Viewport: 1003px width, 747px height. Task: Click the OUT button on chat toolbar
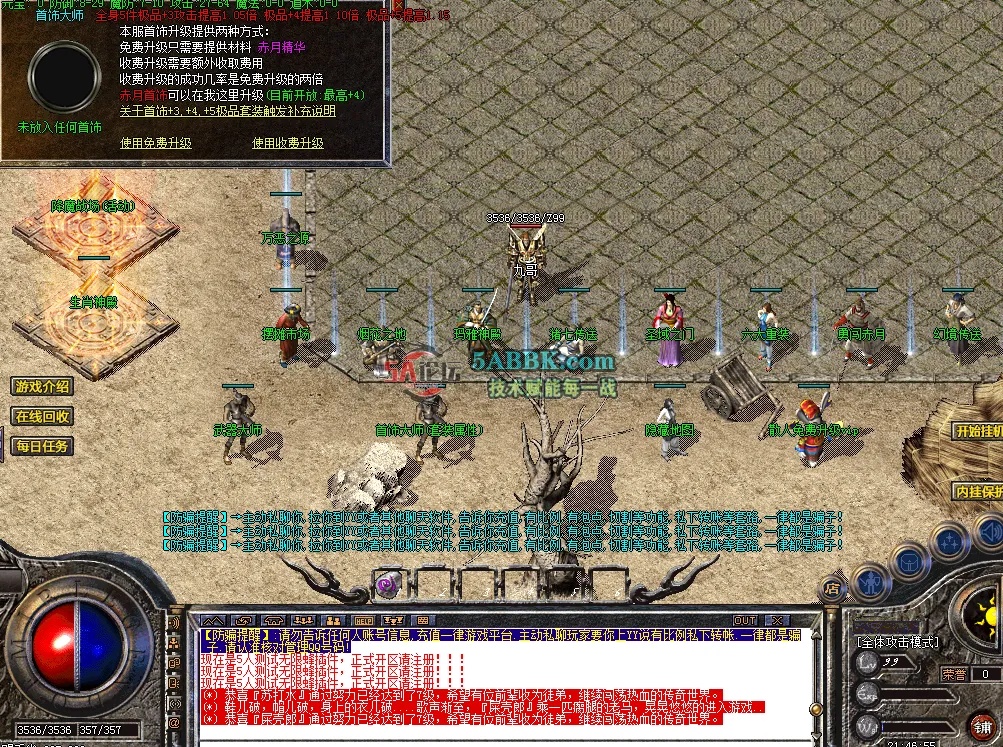745,620
